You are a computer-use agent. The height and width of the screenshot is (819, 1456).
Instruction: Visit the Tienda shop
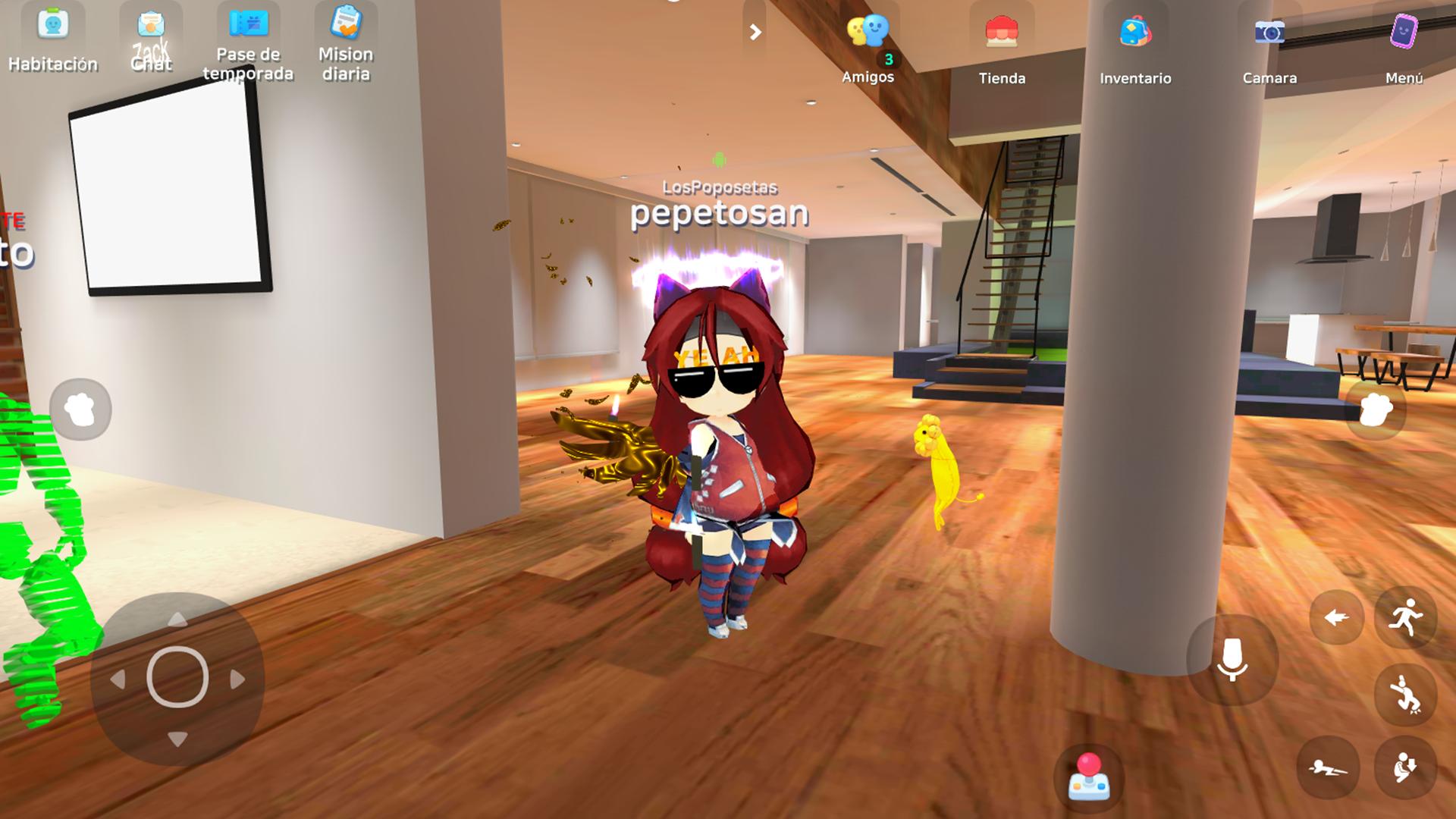click(x=1001, y=45)
